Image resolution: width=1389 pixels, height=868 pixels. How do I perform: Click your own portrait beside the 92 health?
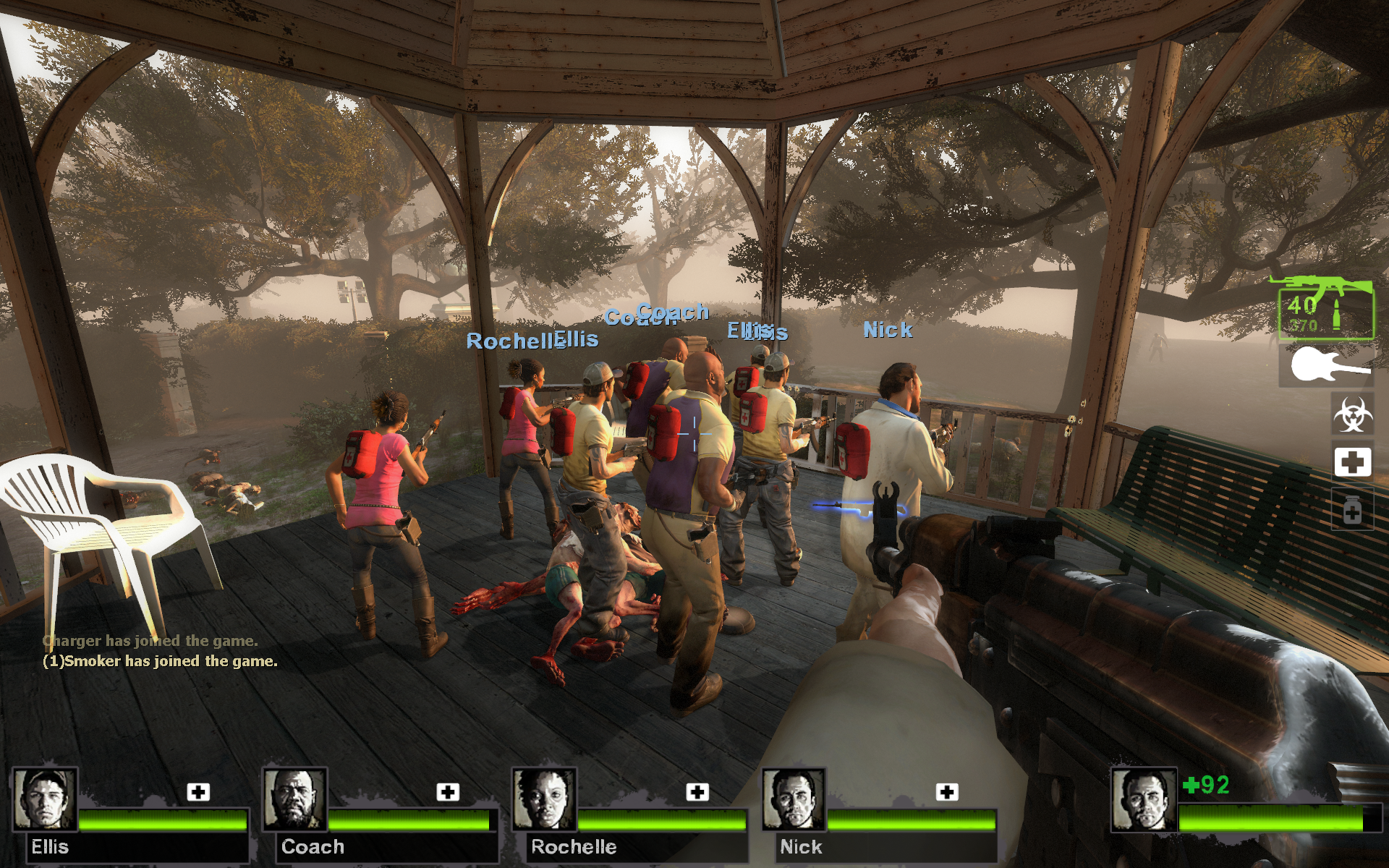pyautogui.click(x=1144, y=801)
